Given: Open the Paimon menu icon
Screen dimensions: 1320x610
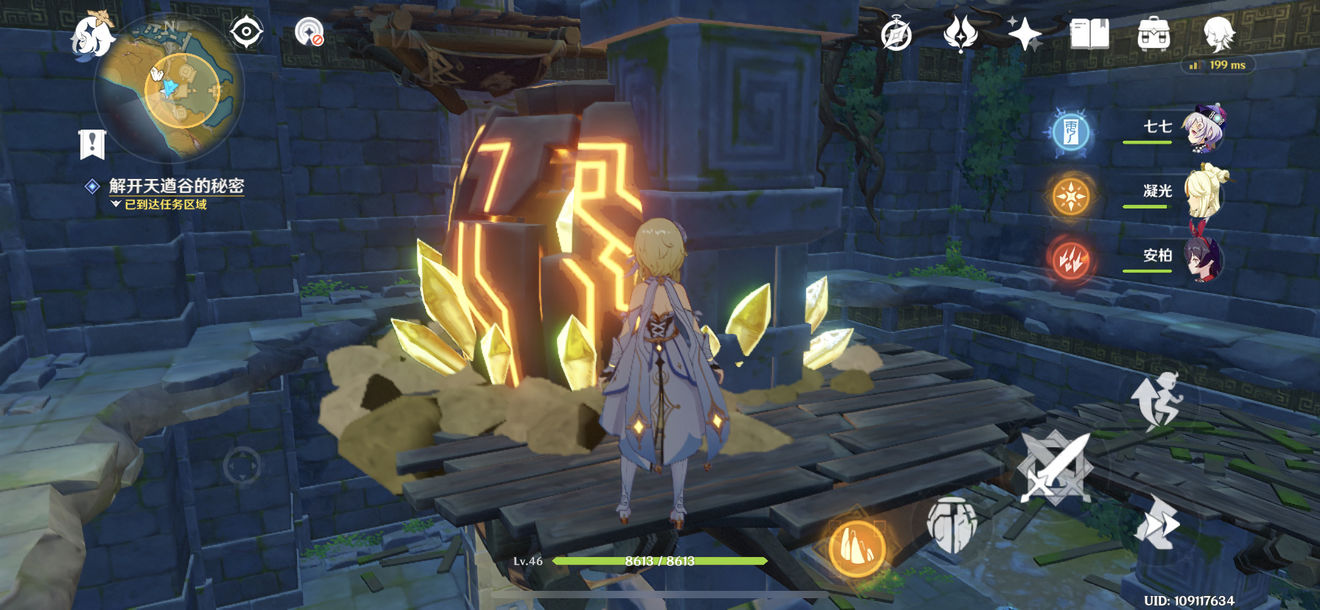Looking at the screenshot, I should click(93, 35).
